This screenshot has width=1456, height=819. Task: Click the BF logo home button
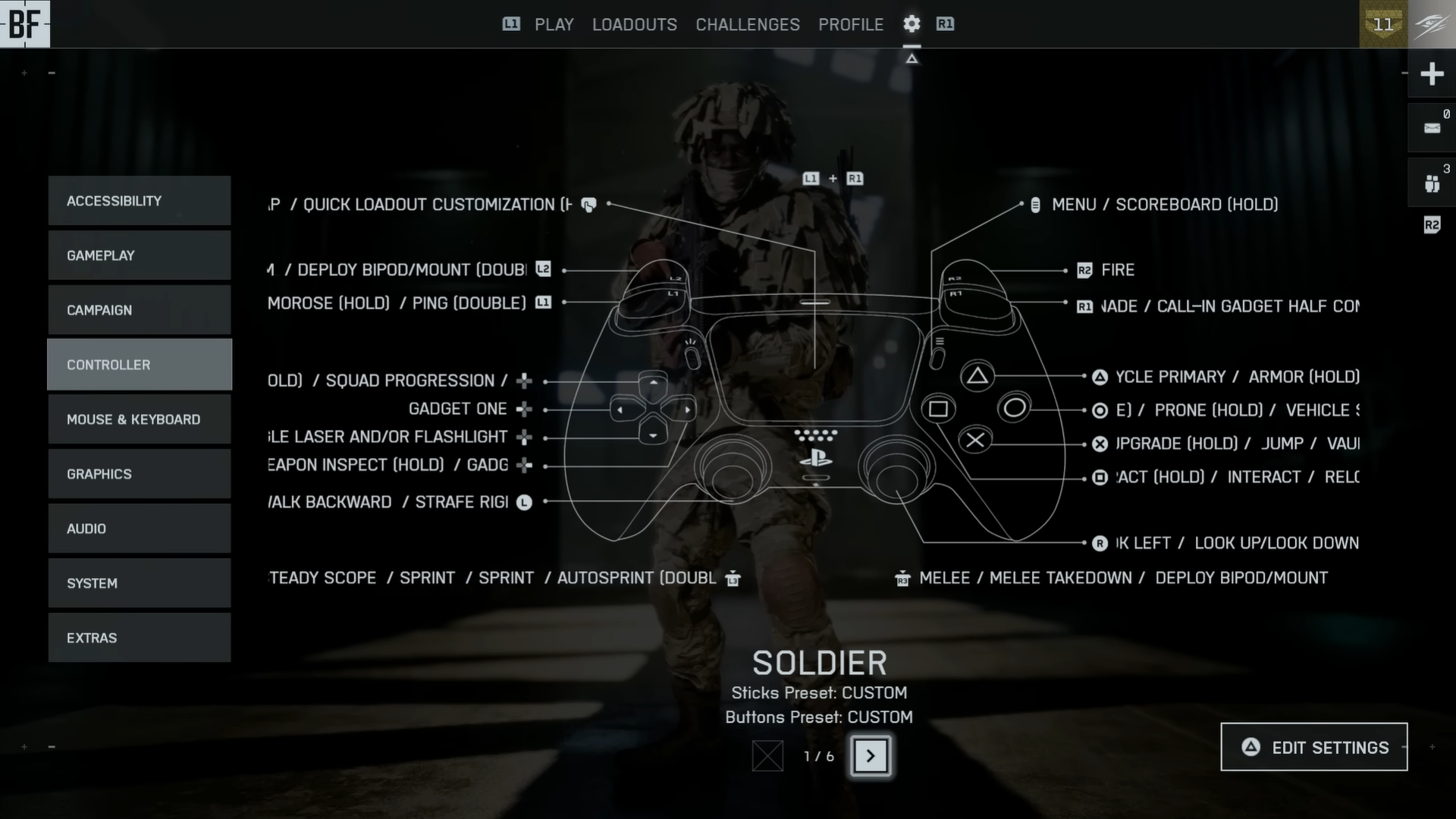(x=25, y=24)
